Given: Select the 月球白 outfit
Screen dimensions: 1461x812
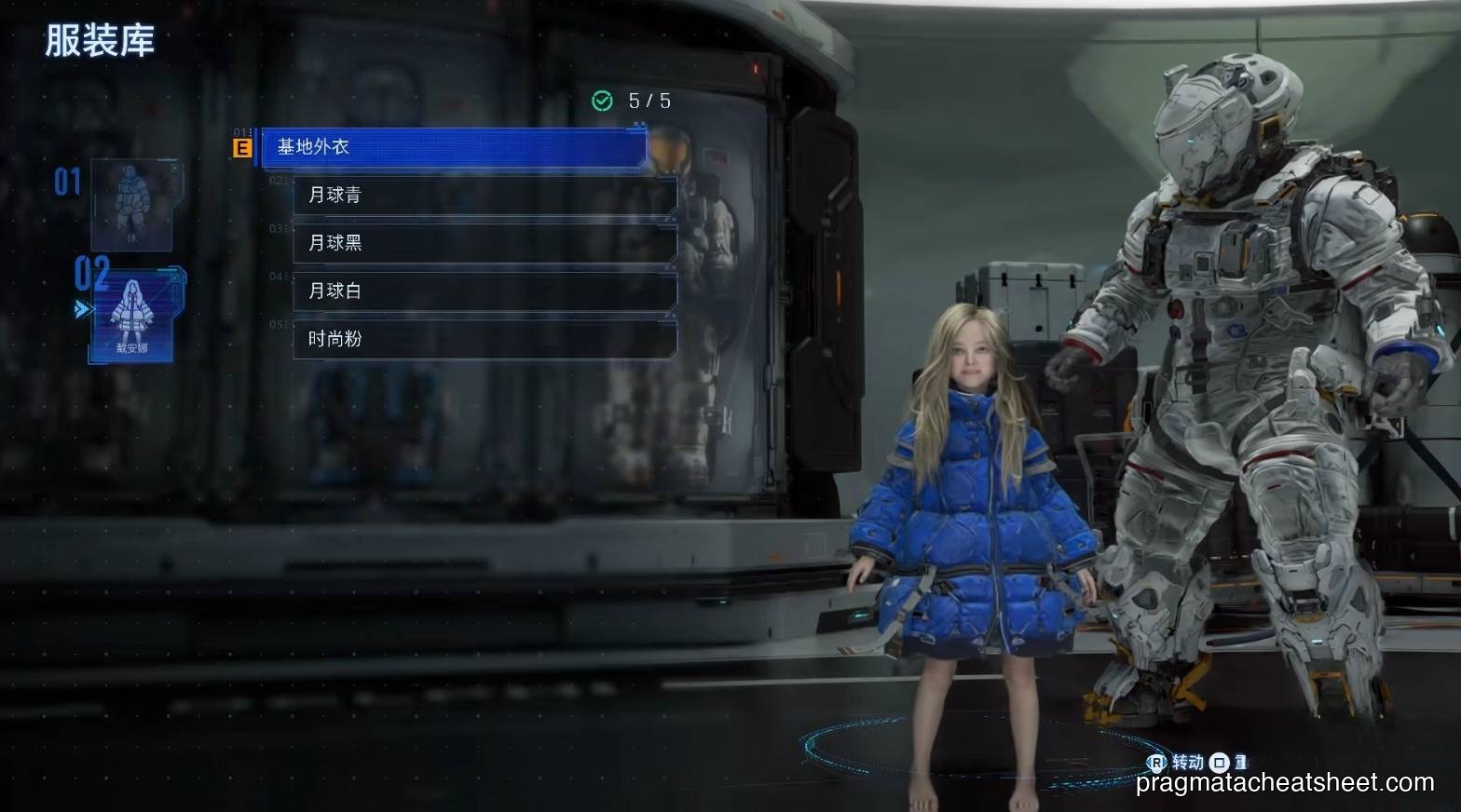Looking at the screenshot, I should pos(484,291).
